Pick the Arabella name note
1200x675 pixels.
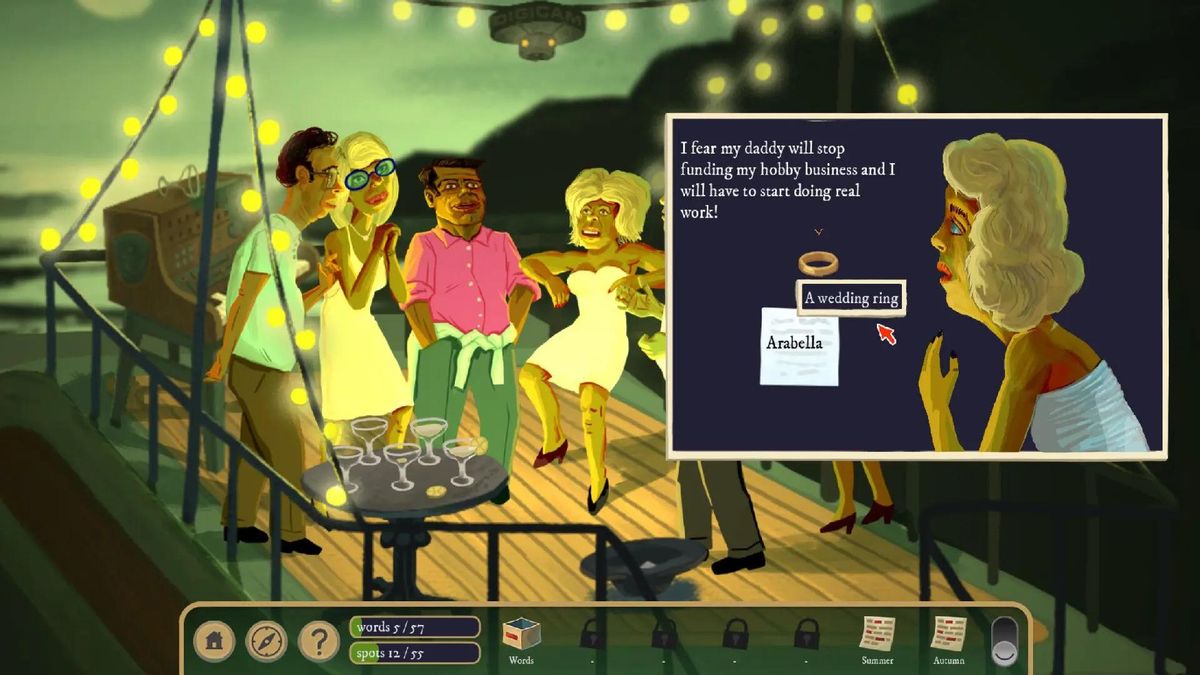point(799,346)
